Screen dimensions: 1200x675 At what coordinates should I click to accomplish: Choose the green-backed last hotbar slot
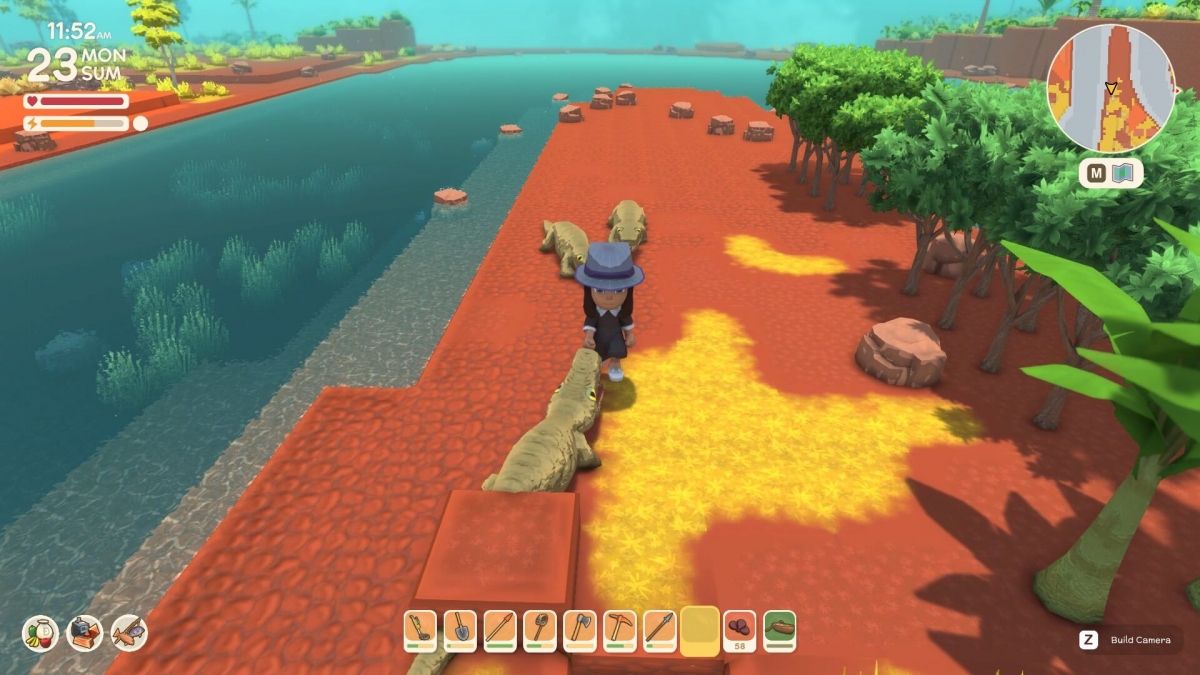pyautogui.click(x=780, y=630)
